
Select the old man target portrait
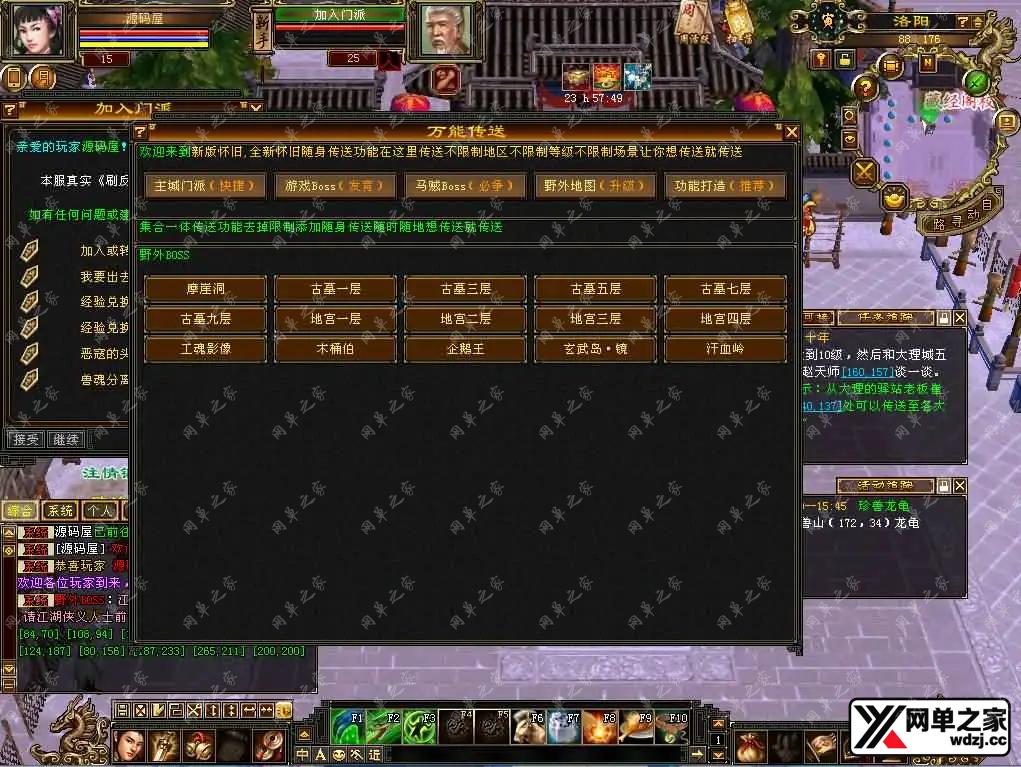pyautogui.click(x=446, y=34)
